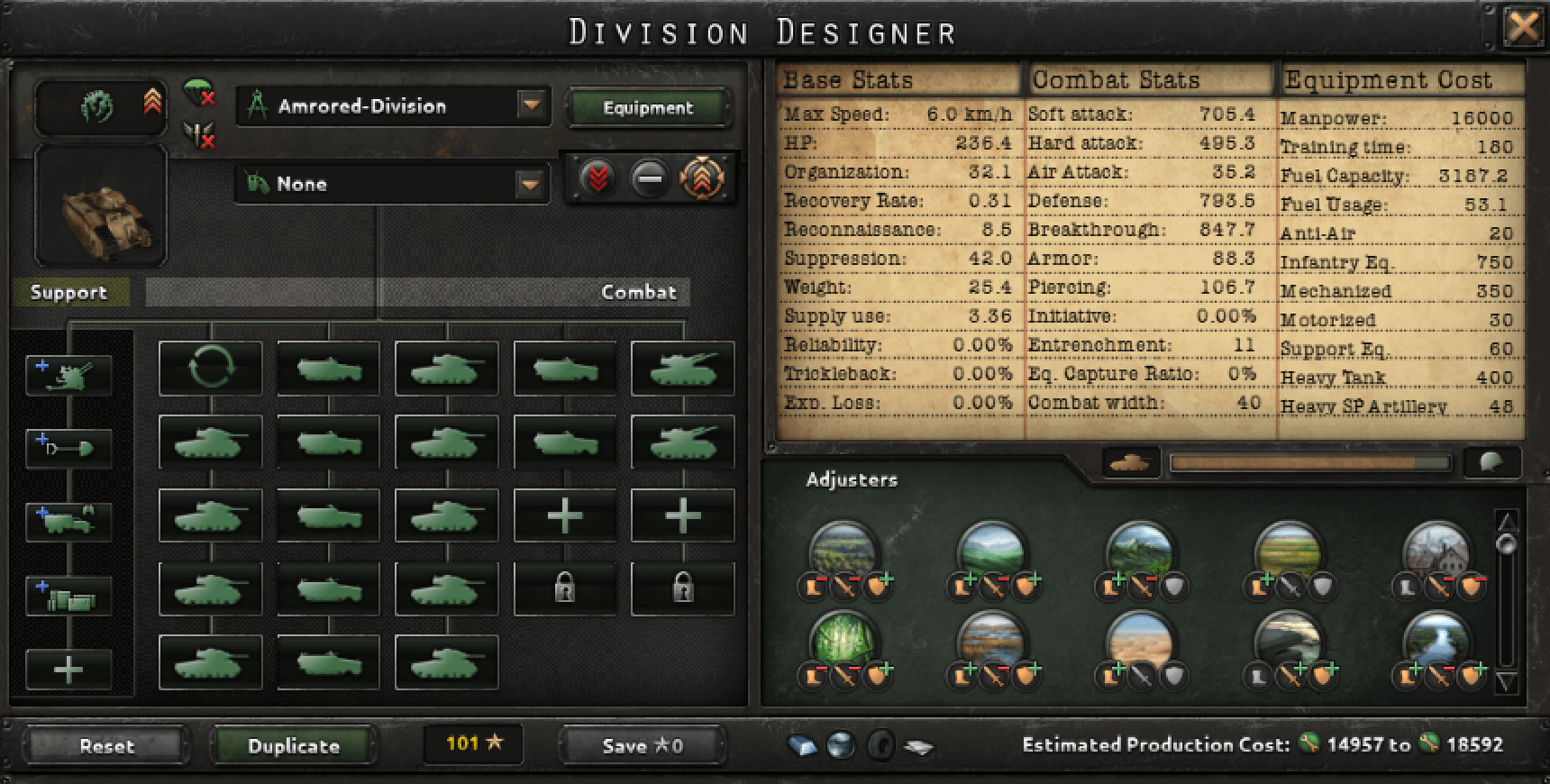Click the 101 experience cost field
The width and height of the screenshot is (1550, 784).
[x=473, y=743]
